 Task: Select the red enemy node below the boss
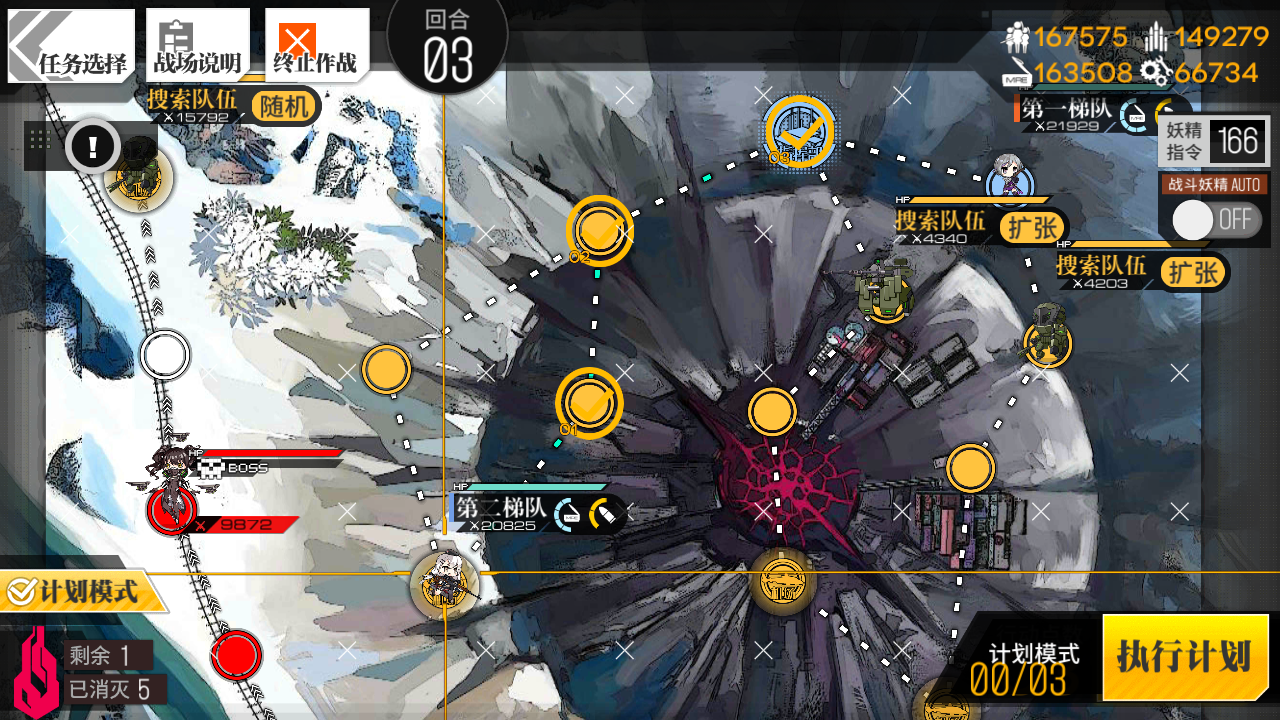tap(237, 656)
